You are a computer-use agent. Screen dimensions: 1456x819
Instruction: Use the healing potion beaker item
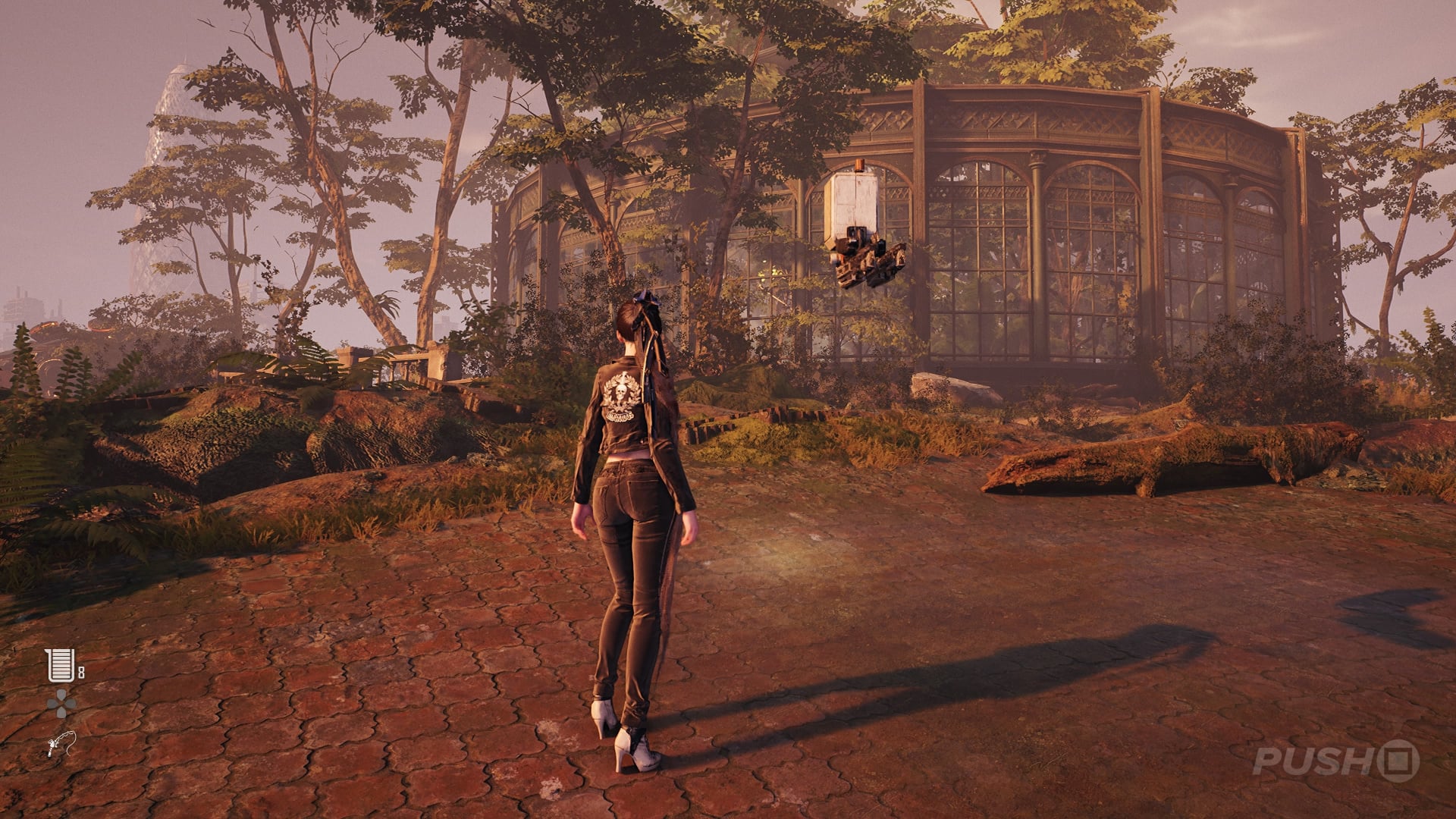tap(61, 665)
